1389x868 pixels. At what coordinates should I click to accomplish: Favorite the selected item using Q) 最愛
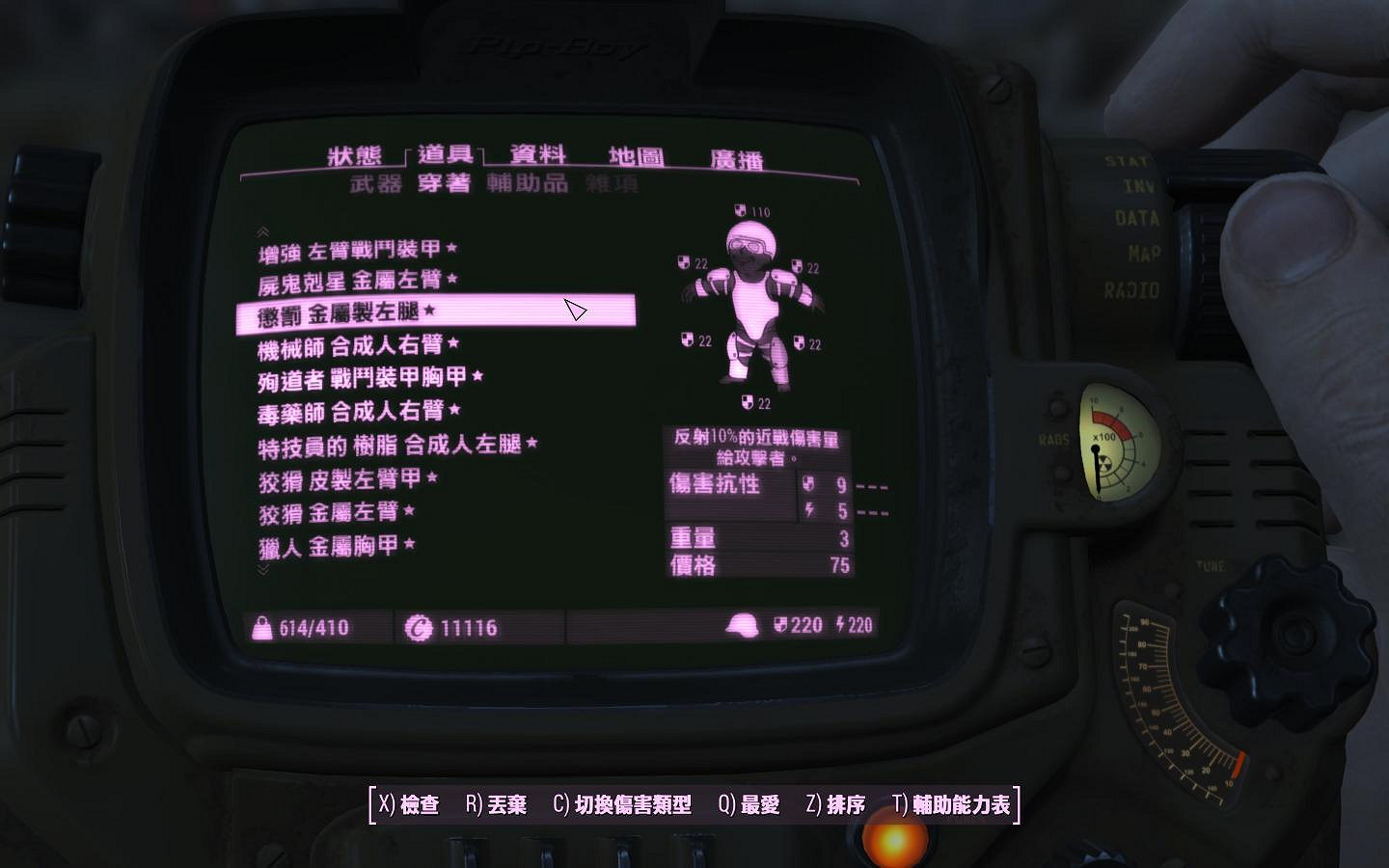748,802
